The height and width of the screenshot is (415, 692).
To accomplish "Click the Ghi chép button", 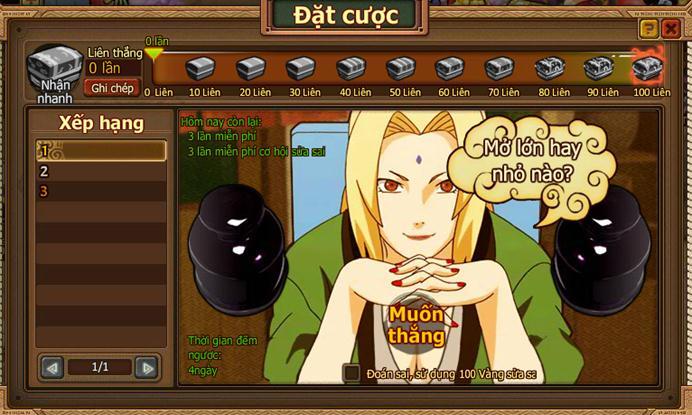I will click(x=113, y=88).
